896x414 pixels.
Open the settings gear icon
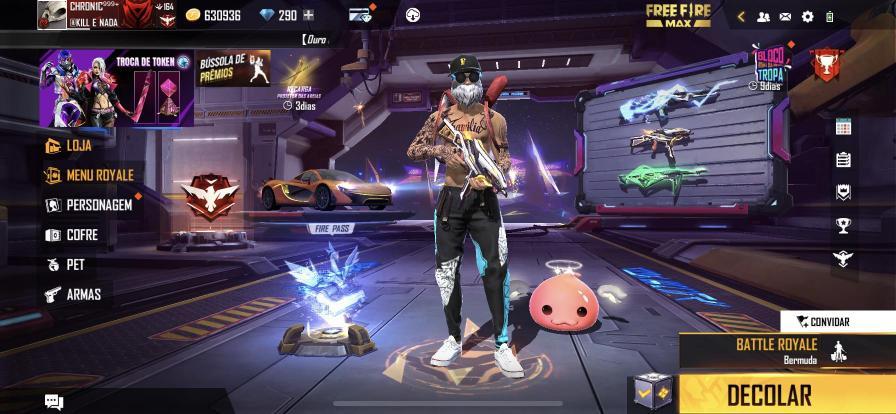[x=807, y=16]
